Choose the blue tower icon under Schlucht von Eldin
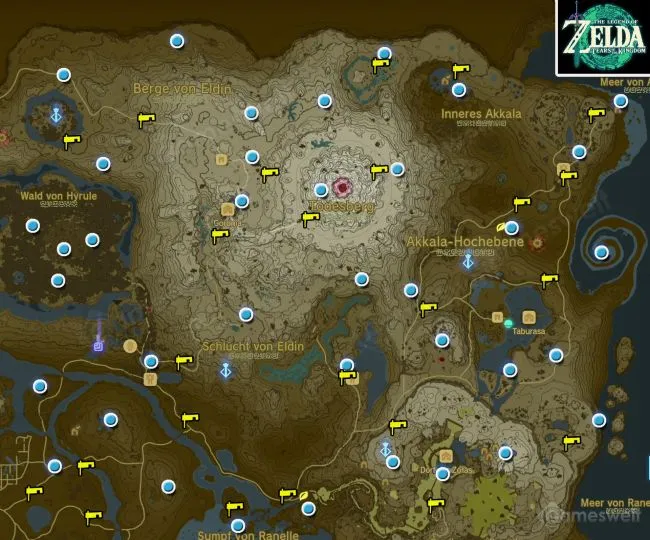650x540 pixels. pyautogui.click(x=227, y=371)
